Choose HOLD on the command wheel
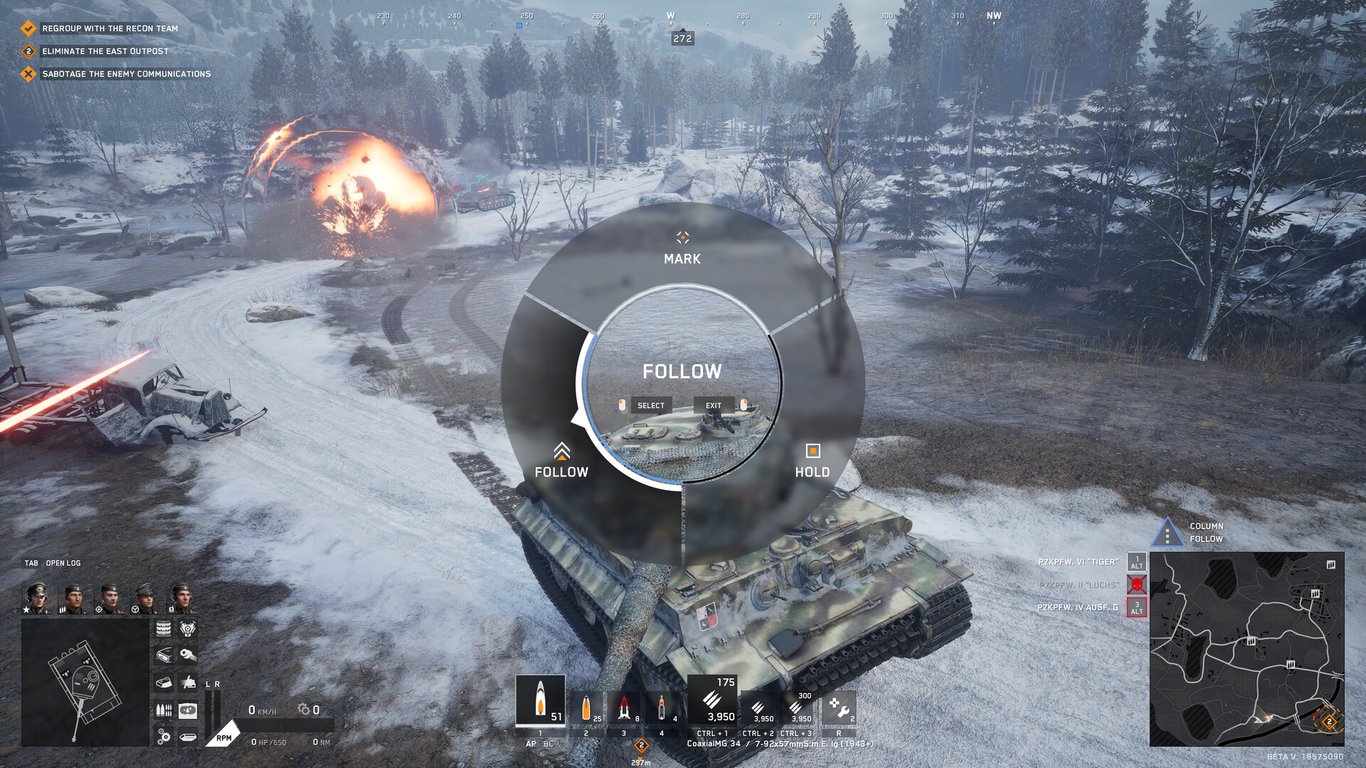1366x768 pixels. 812,458
